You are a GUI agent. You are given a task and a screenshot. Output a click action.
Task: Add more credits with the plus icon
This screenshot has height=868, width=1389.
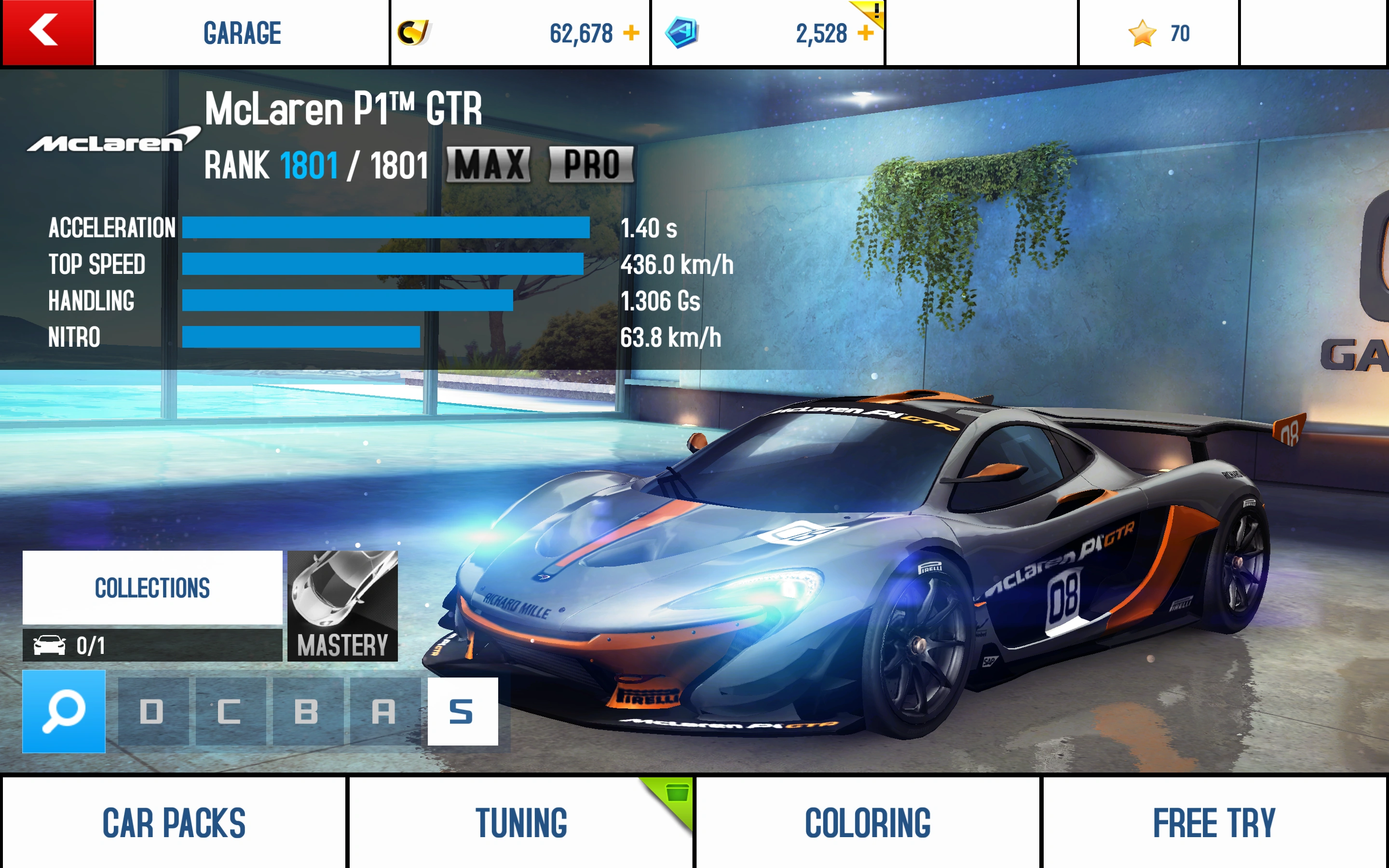pos(631,33)
